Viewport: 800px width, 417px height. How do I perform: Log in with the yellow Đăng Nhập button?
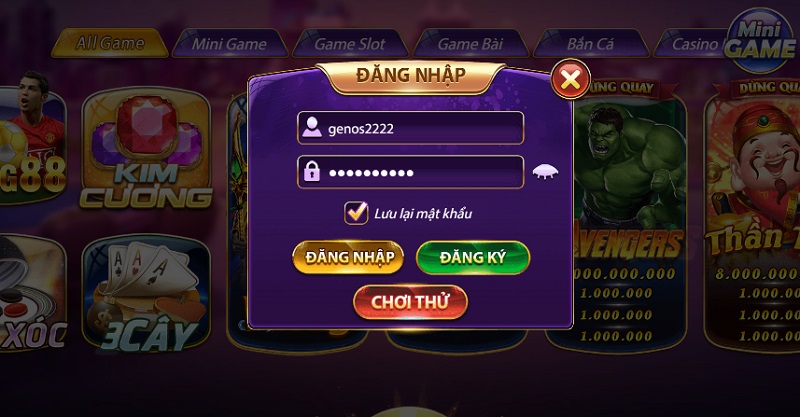348,257
